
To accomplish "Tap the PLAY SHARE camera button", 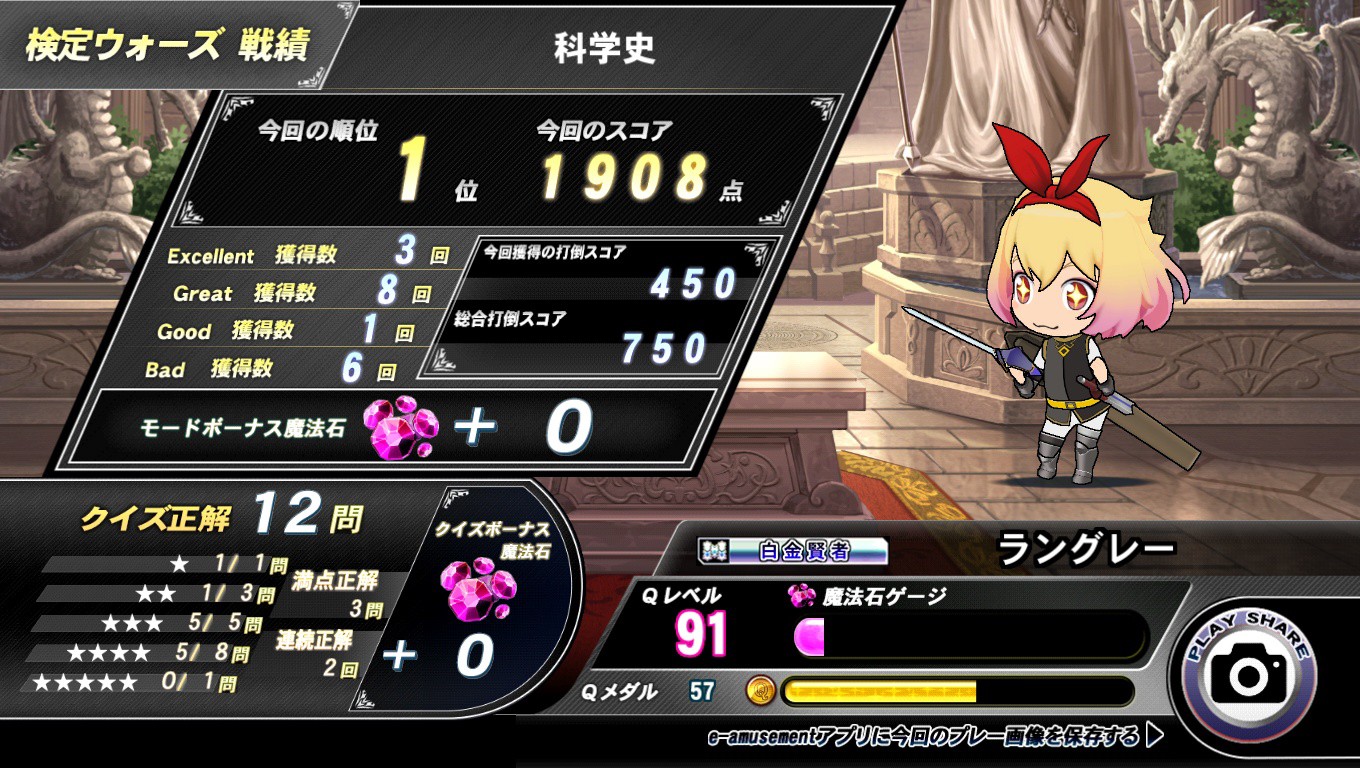I will click(1248, 675).
